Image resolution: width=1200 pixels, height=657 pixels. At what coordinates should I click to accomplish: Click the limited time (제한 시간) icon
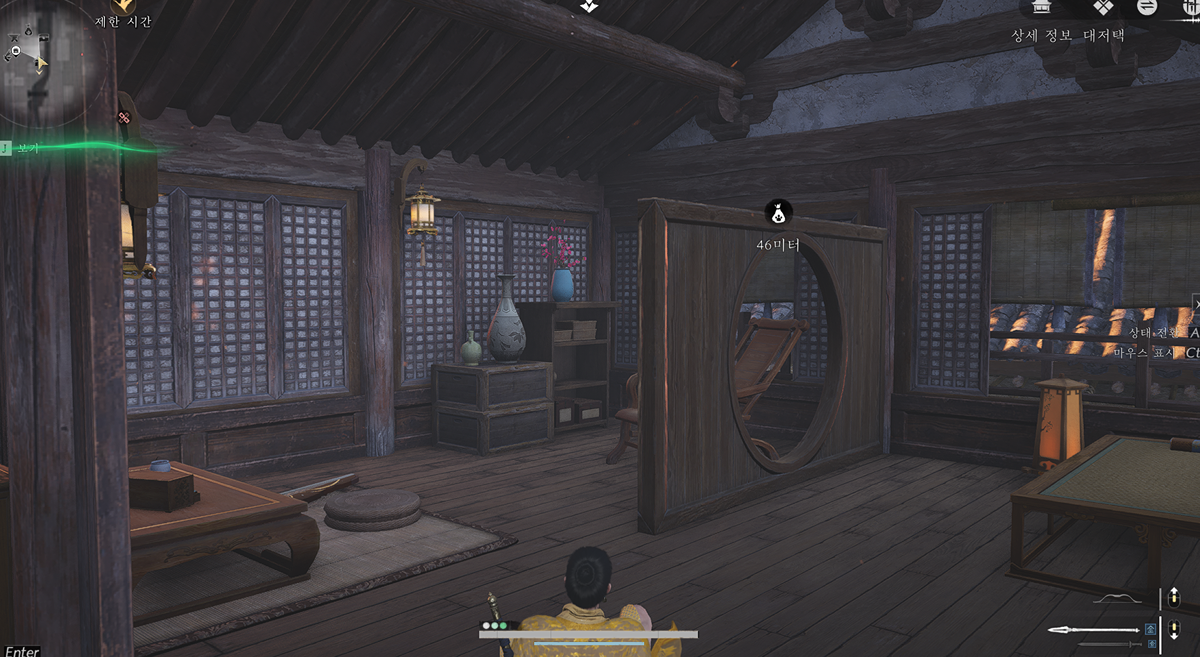(122, 6)
